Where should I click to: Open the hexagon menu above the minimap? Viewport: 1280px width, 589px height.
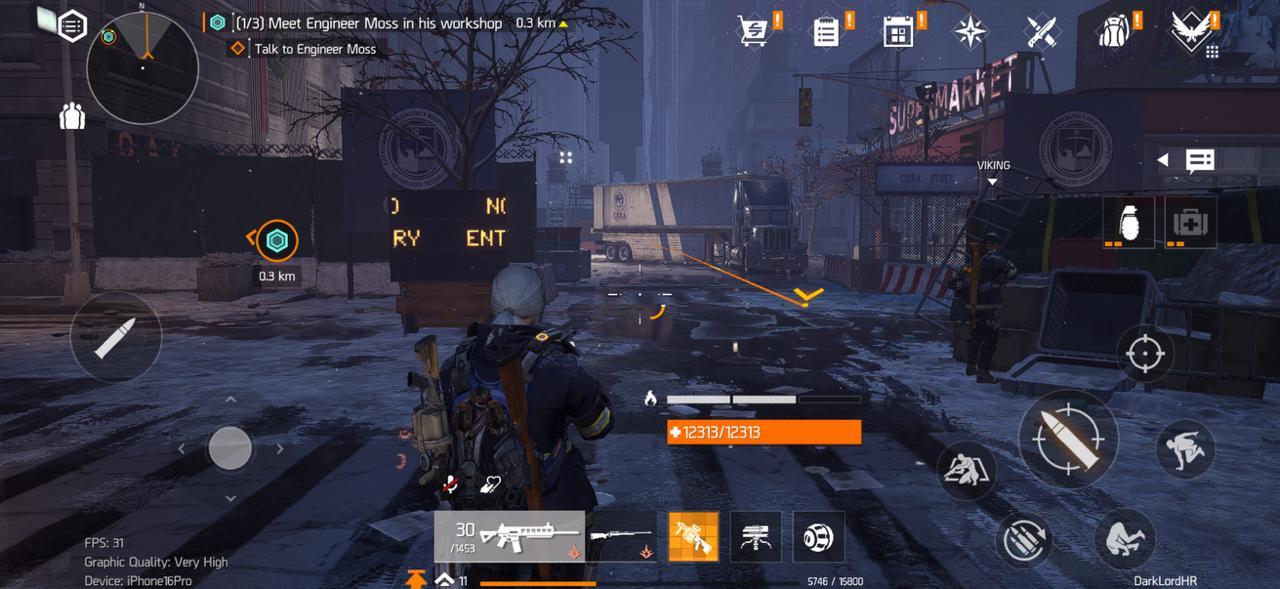(x=72, y=25)
